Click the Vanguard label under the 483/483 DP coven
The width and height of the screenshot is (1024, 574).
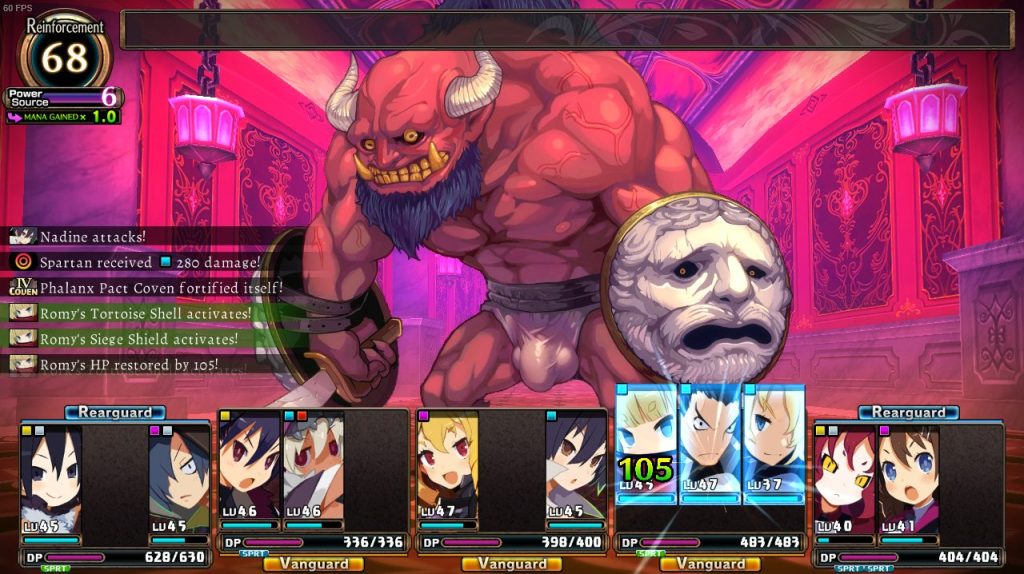(x=710, y=564)
